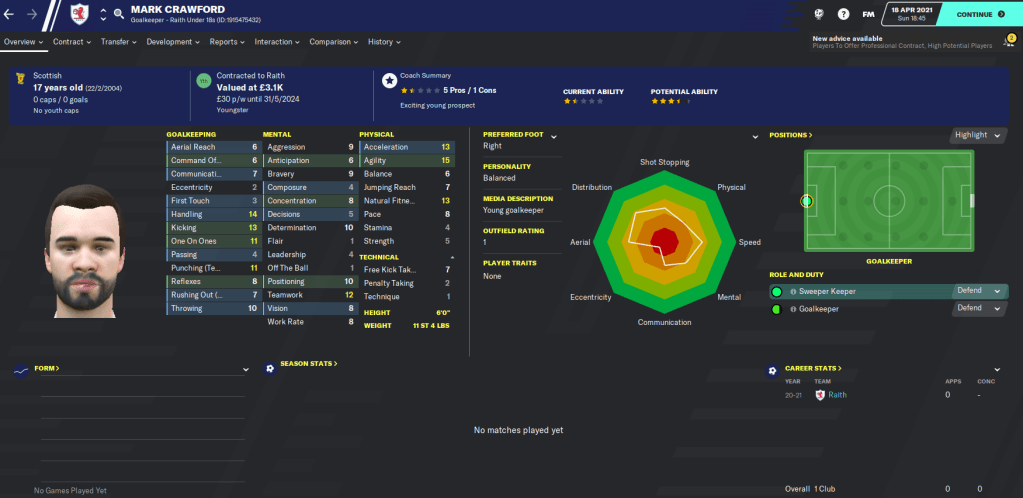Open the Reports menu
Image resolution: width=1023 pixels, height=498 pixels.
click(x=228, y=42)
